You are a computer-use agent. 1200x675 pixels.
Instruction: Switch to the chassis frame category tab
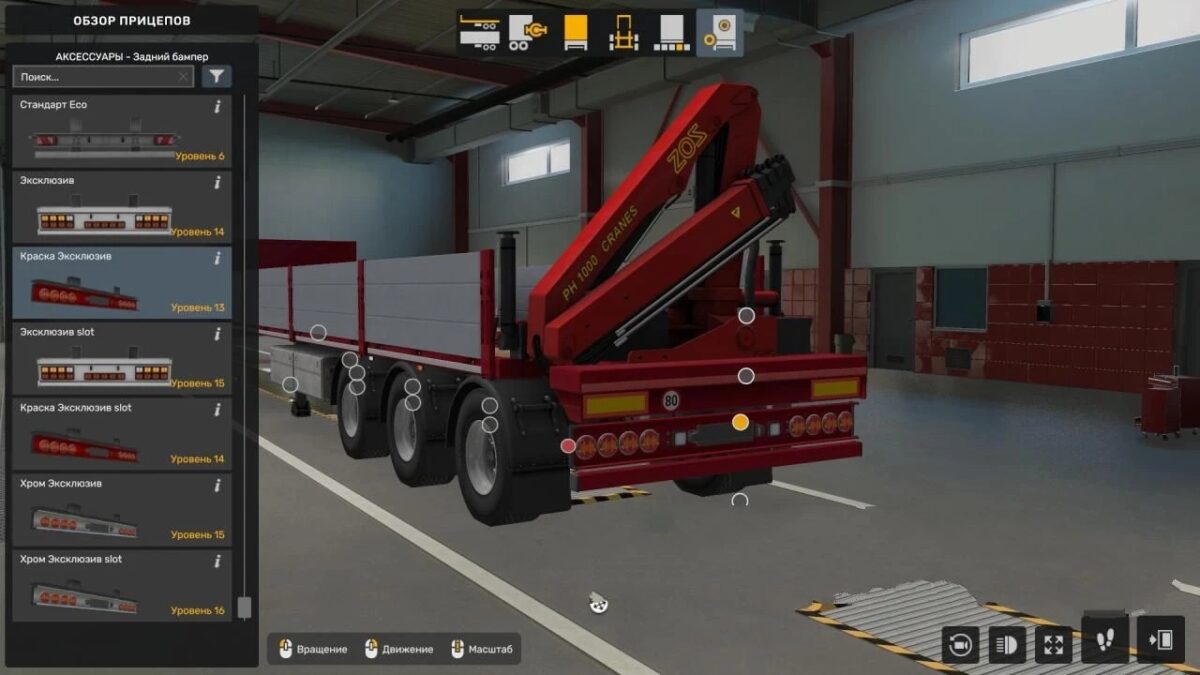coord(624,33)
